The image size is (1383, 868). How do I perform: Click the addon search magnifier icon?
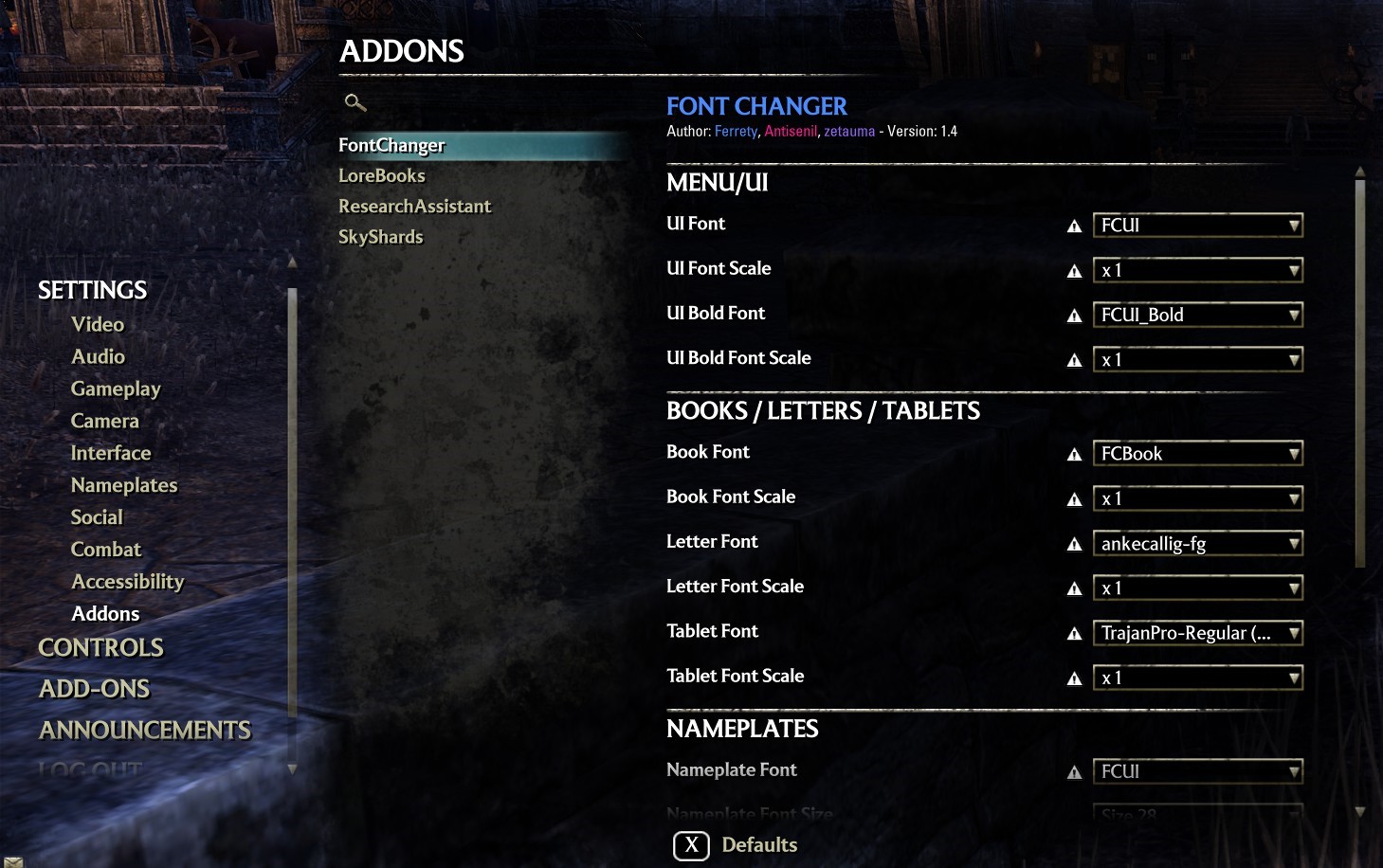[355, 102]
